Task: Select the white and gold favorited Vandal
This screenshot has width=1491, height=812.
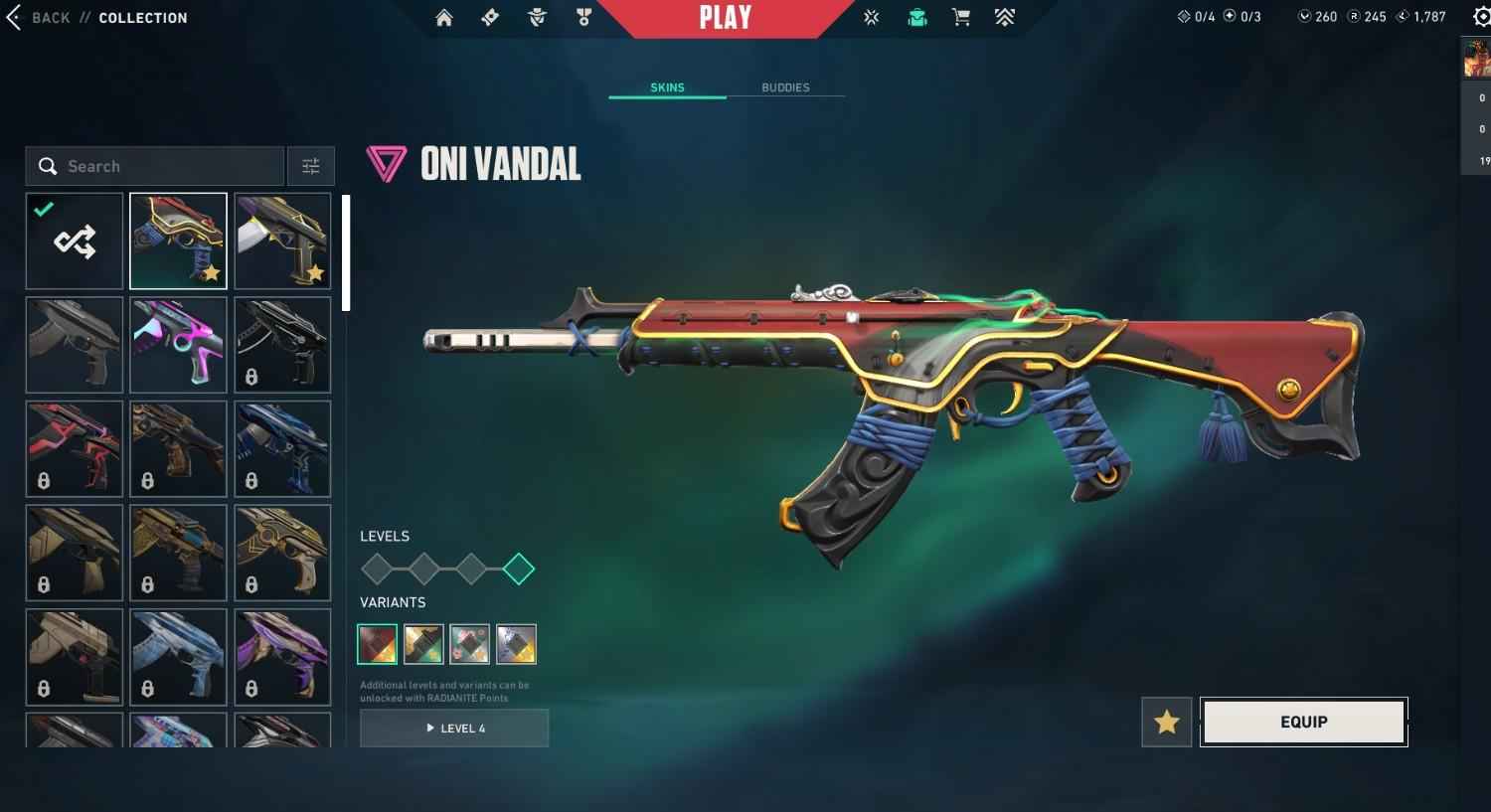Action: 282,242
